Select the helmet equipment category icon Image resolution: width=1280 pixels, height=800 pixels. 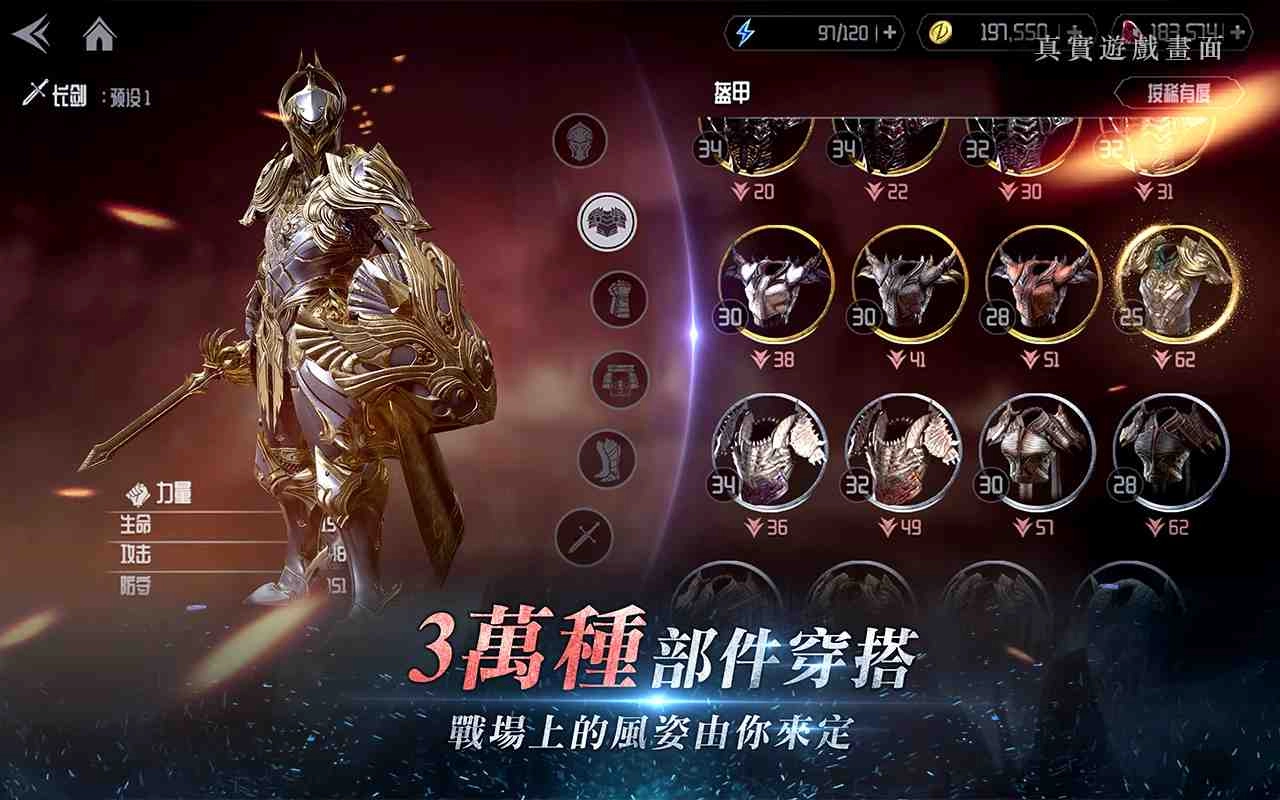click(578, 140)
